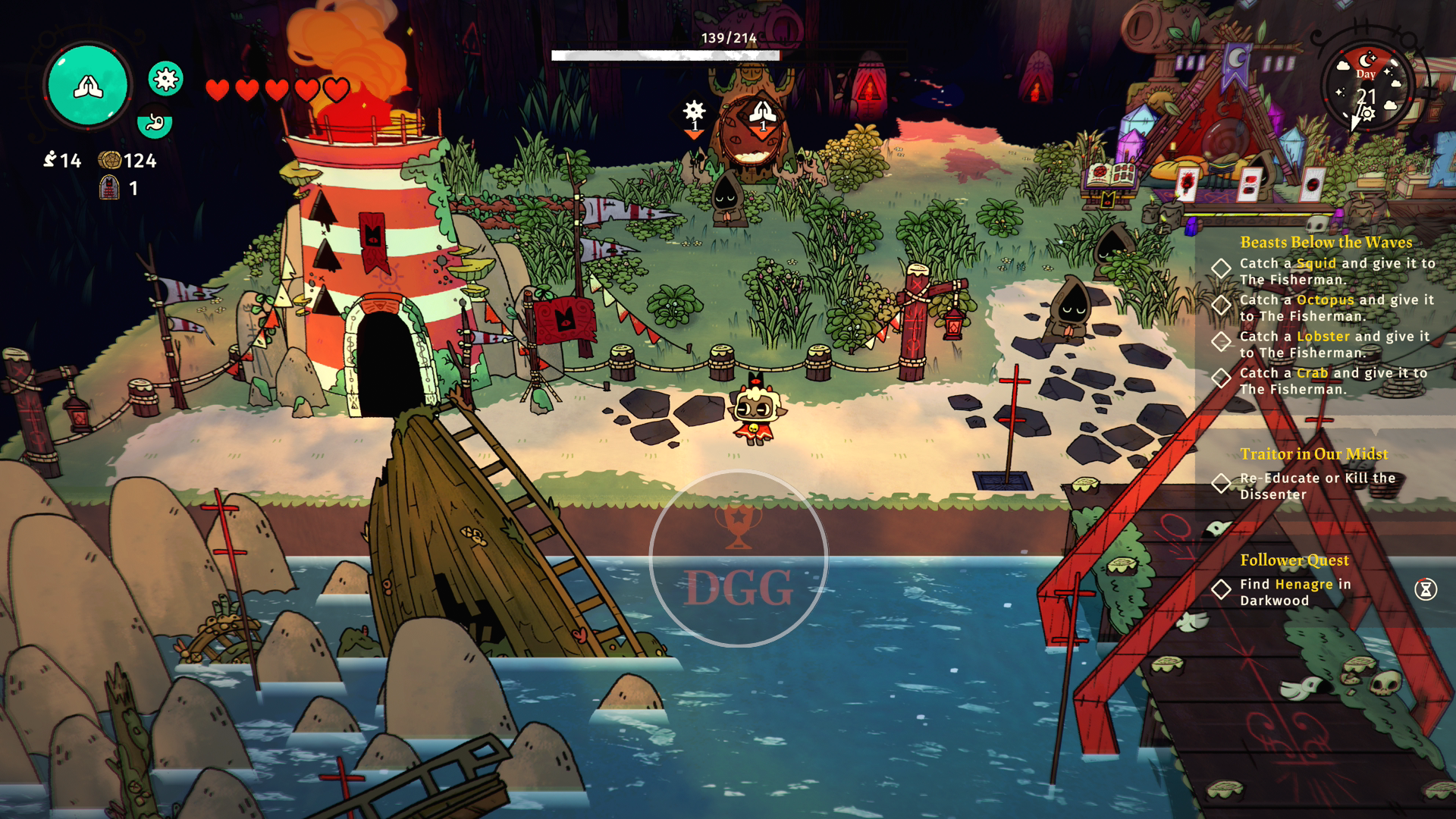Choose the Catch an Octopus objective
This screenshot has width=1456, height=819.
(x=1336, y=308)
